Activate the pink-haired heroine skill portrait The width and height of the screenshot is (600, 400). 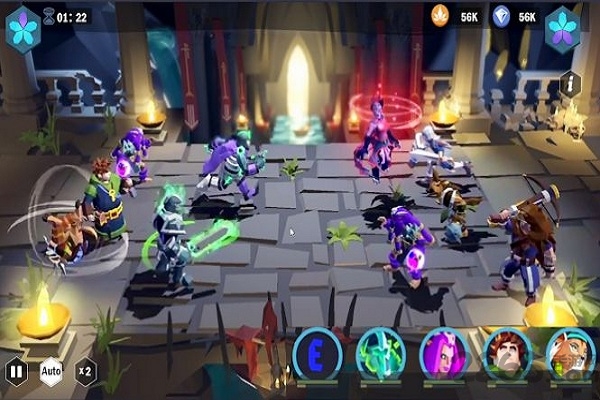click(444, 353)
